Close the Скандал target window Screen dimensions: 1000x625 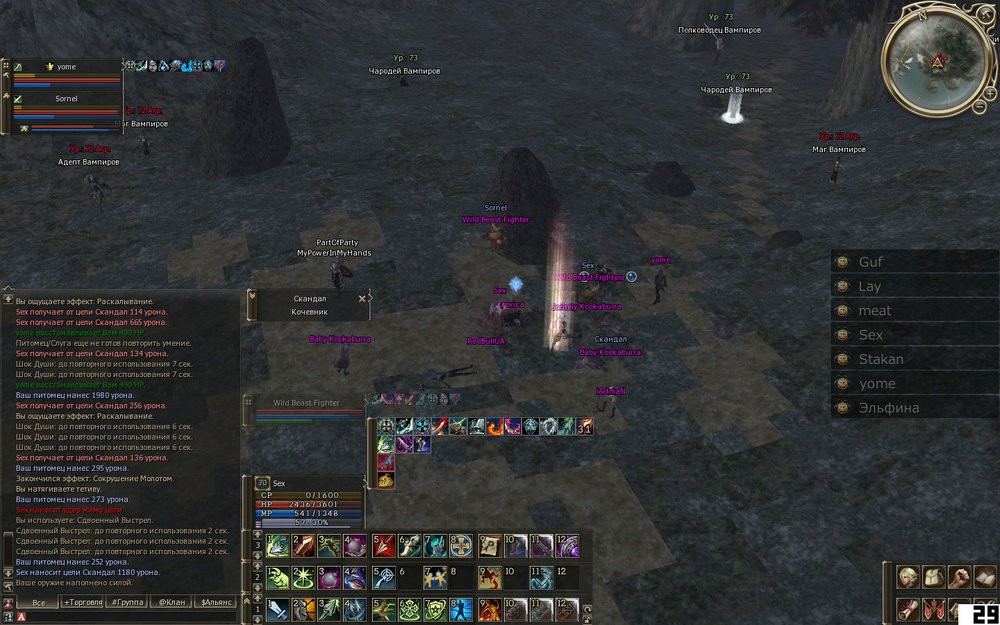[362, 298]
